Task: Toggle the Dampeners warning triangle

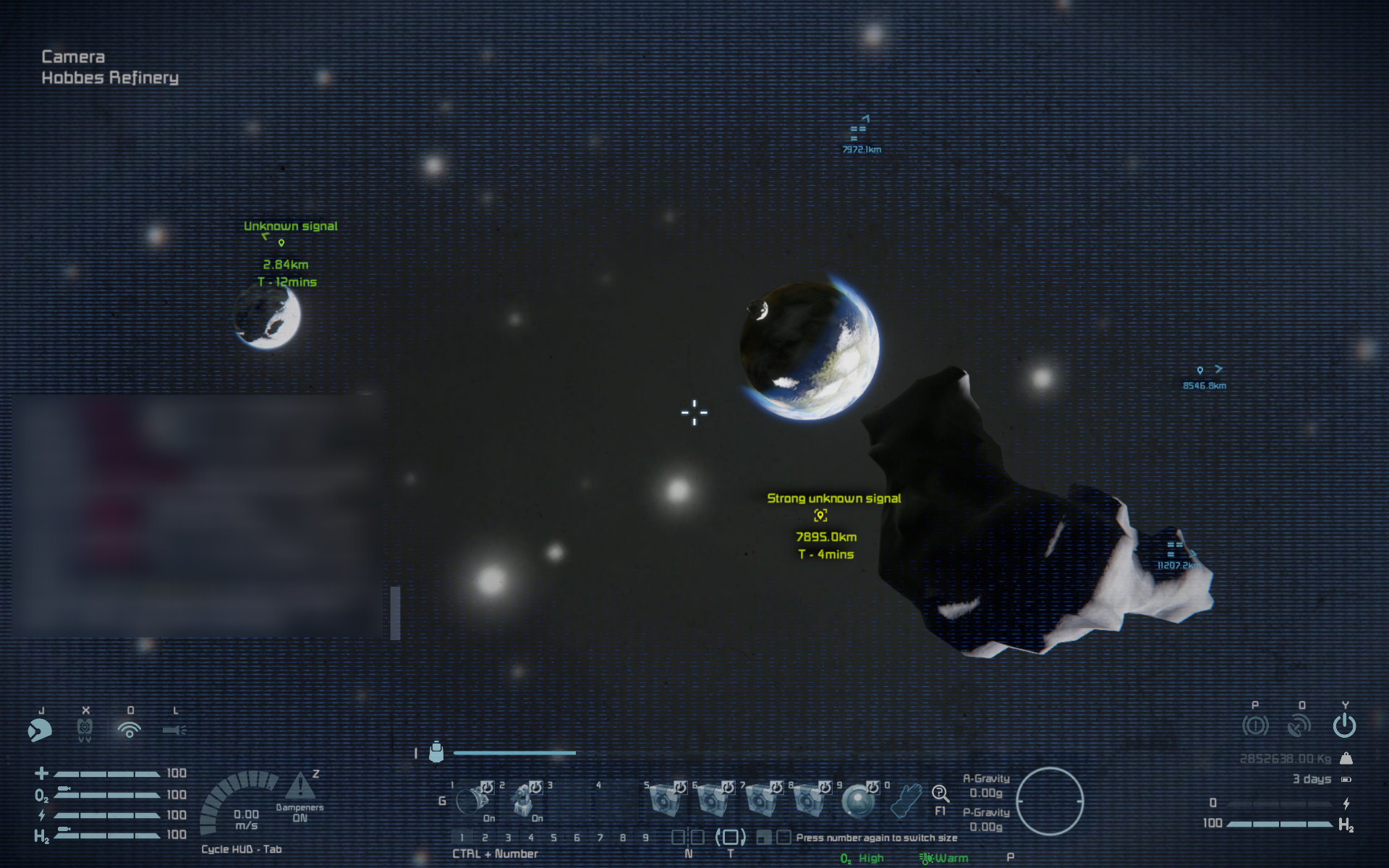Action: pyautogui.click(x=300, y=786)
